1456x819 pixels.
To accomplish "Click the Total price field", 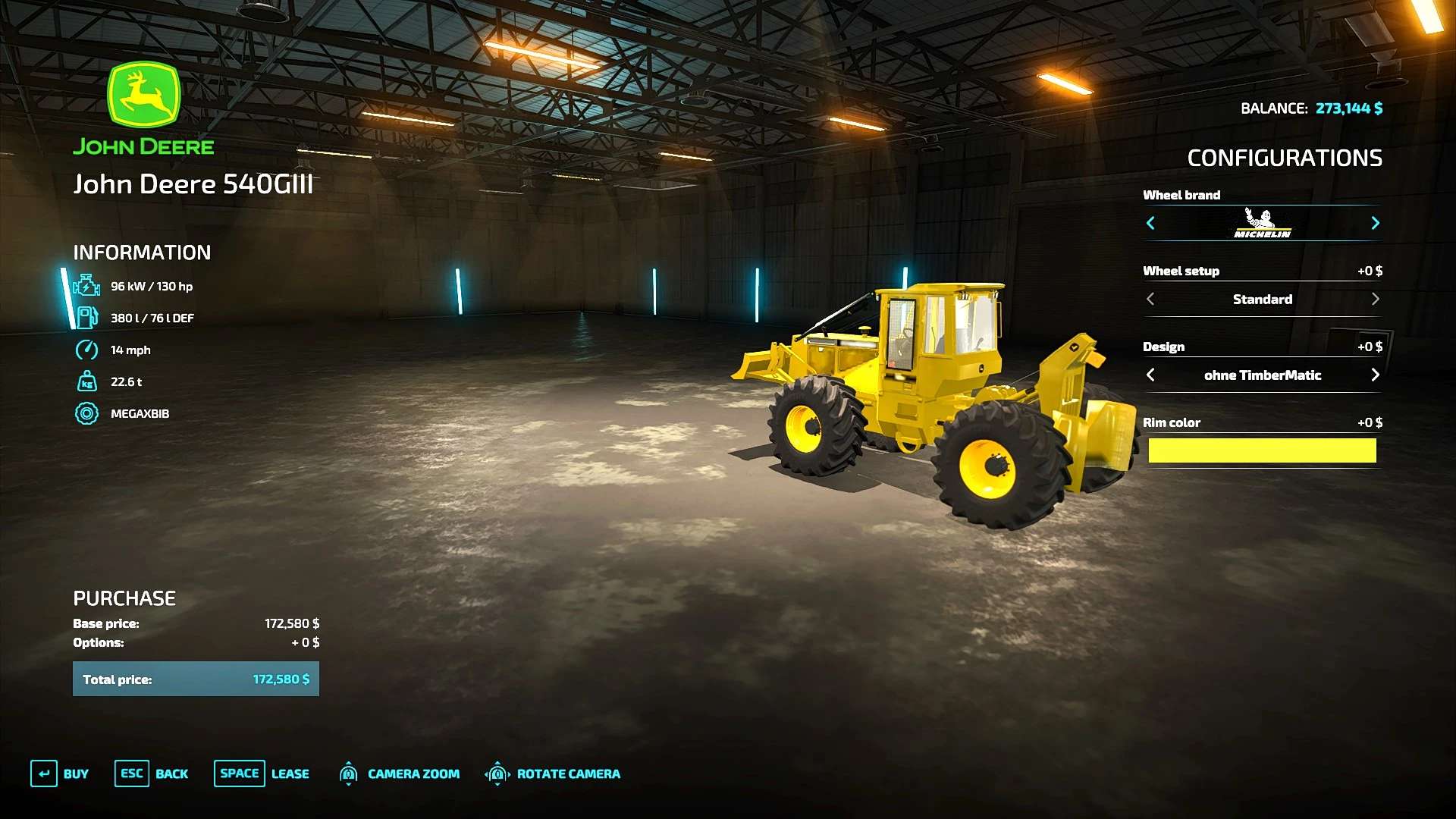I will 196,679.
